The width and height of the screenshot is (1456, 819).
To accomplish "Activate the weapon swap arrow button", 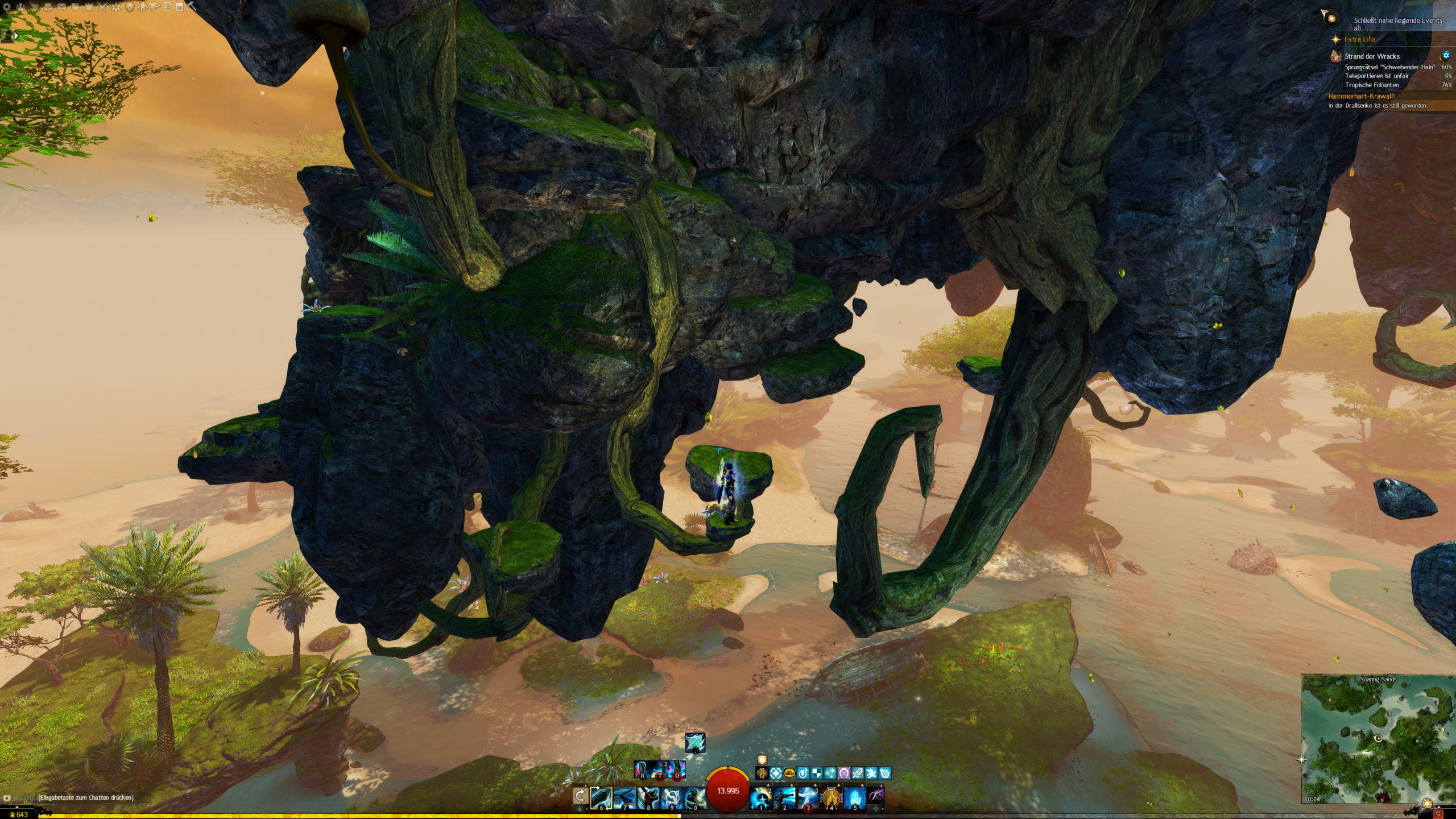I will click(580, 796).
